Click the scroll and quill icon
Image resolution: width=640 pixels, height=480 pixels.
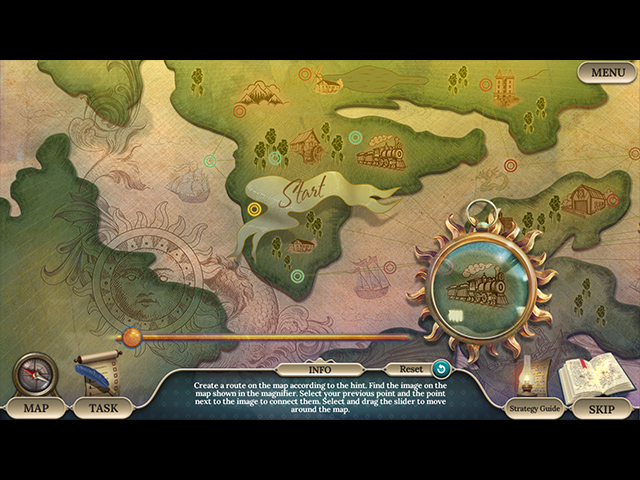pos(98,372)
